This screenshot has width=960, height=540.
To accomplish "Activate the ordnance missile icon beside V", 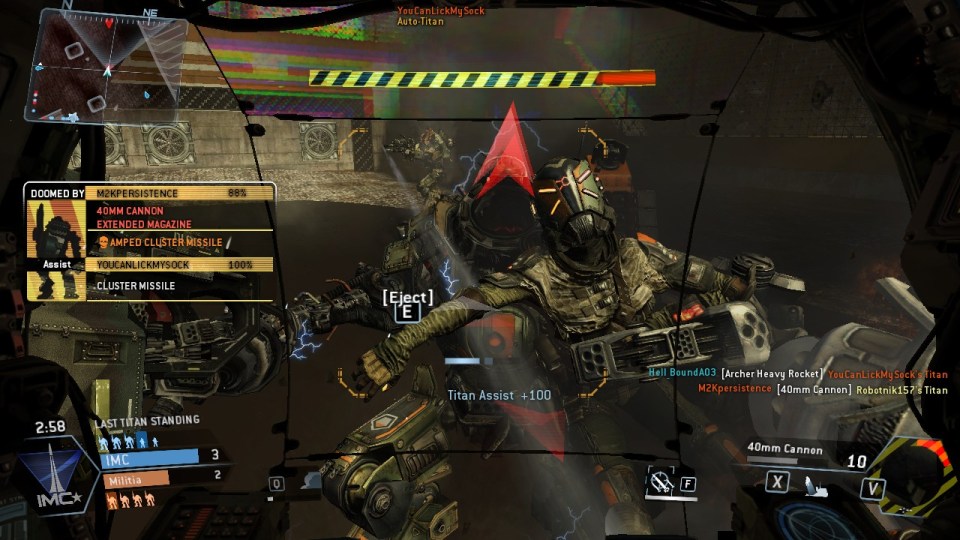I will coord(817,486).
